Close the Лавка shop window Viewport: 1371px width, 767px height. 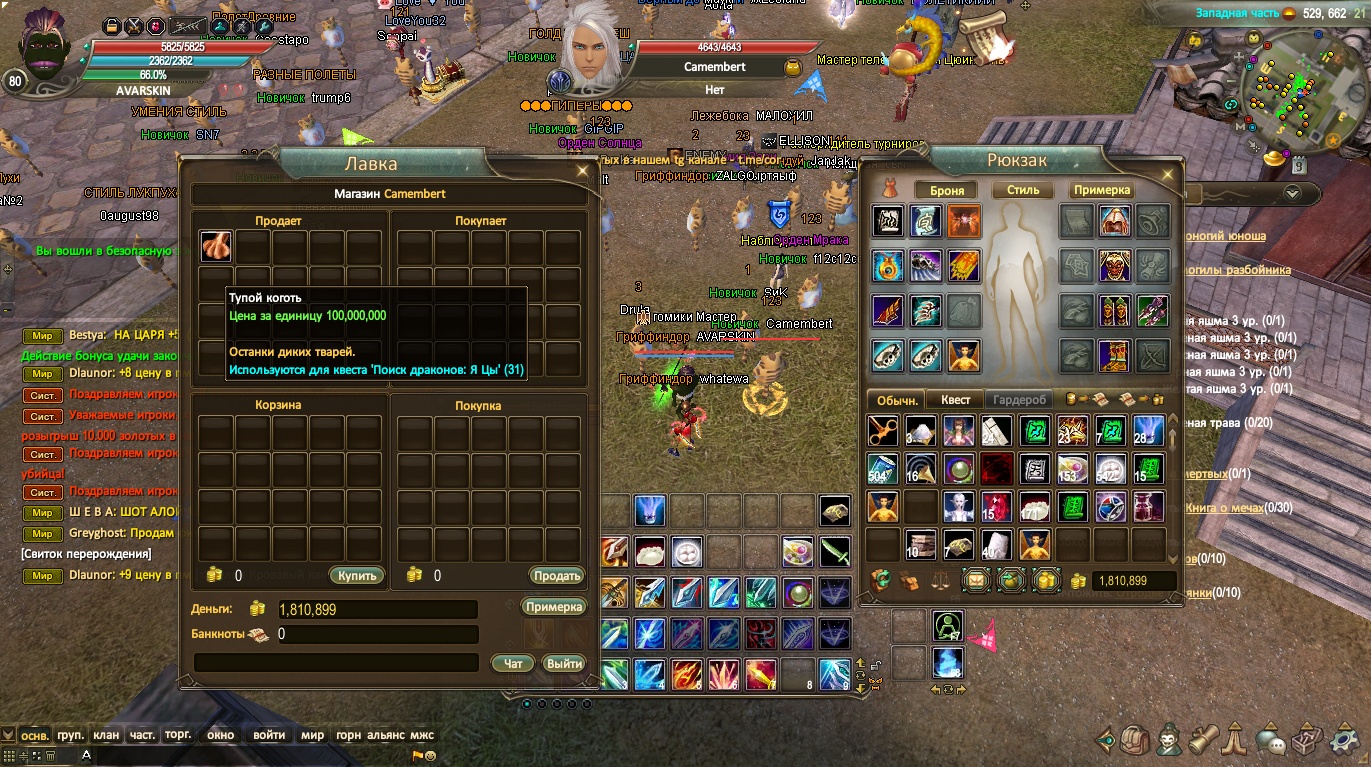[x=583, y=172]
